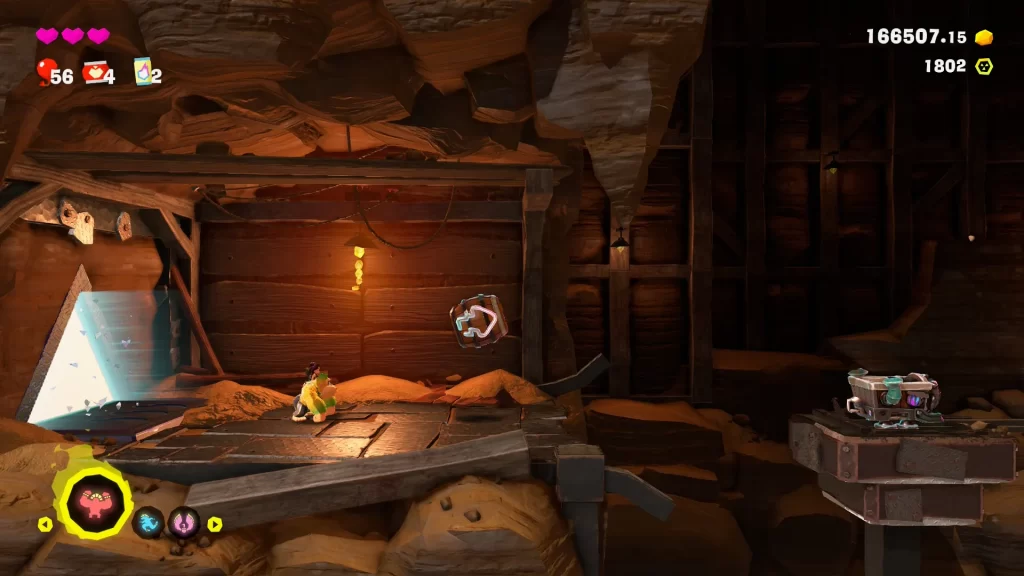The image size is (1024, 576).
Task: Switch to the blue running figure ability
Action: pos(149,522)
